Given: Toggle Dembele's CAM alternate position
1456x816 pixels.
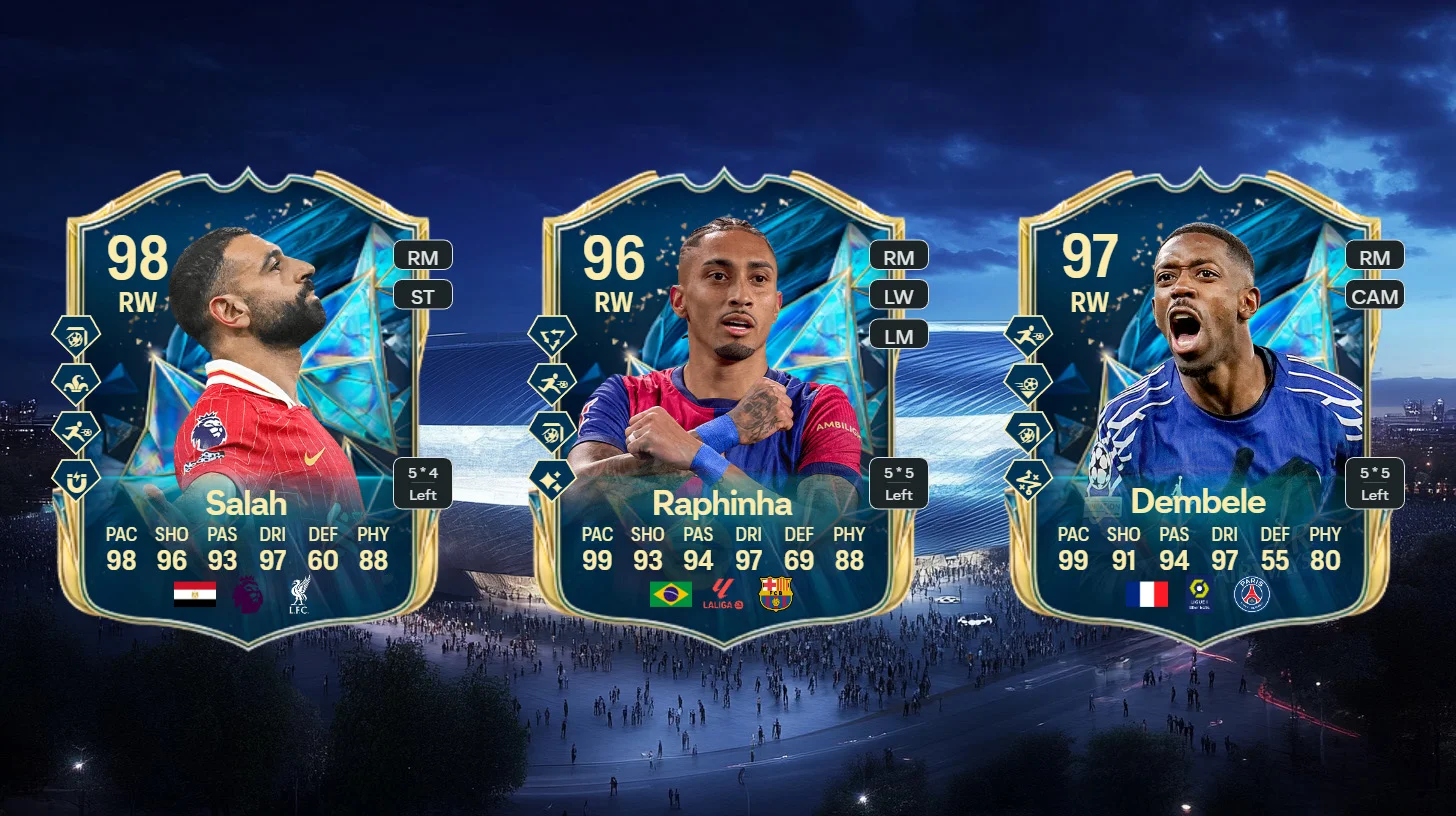Looking at the screenshot, I should (1376, 296).
